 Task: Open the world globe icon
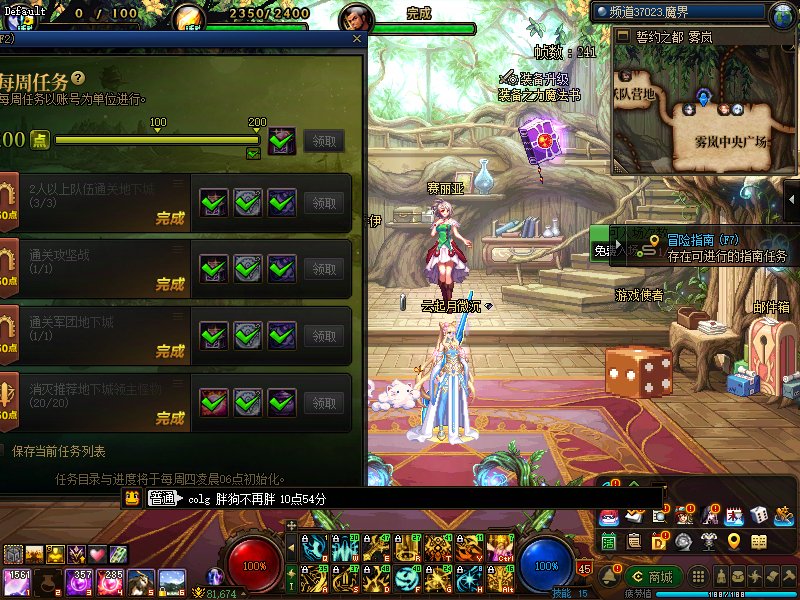[782, 15]
